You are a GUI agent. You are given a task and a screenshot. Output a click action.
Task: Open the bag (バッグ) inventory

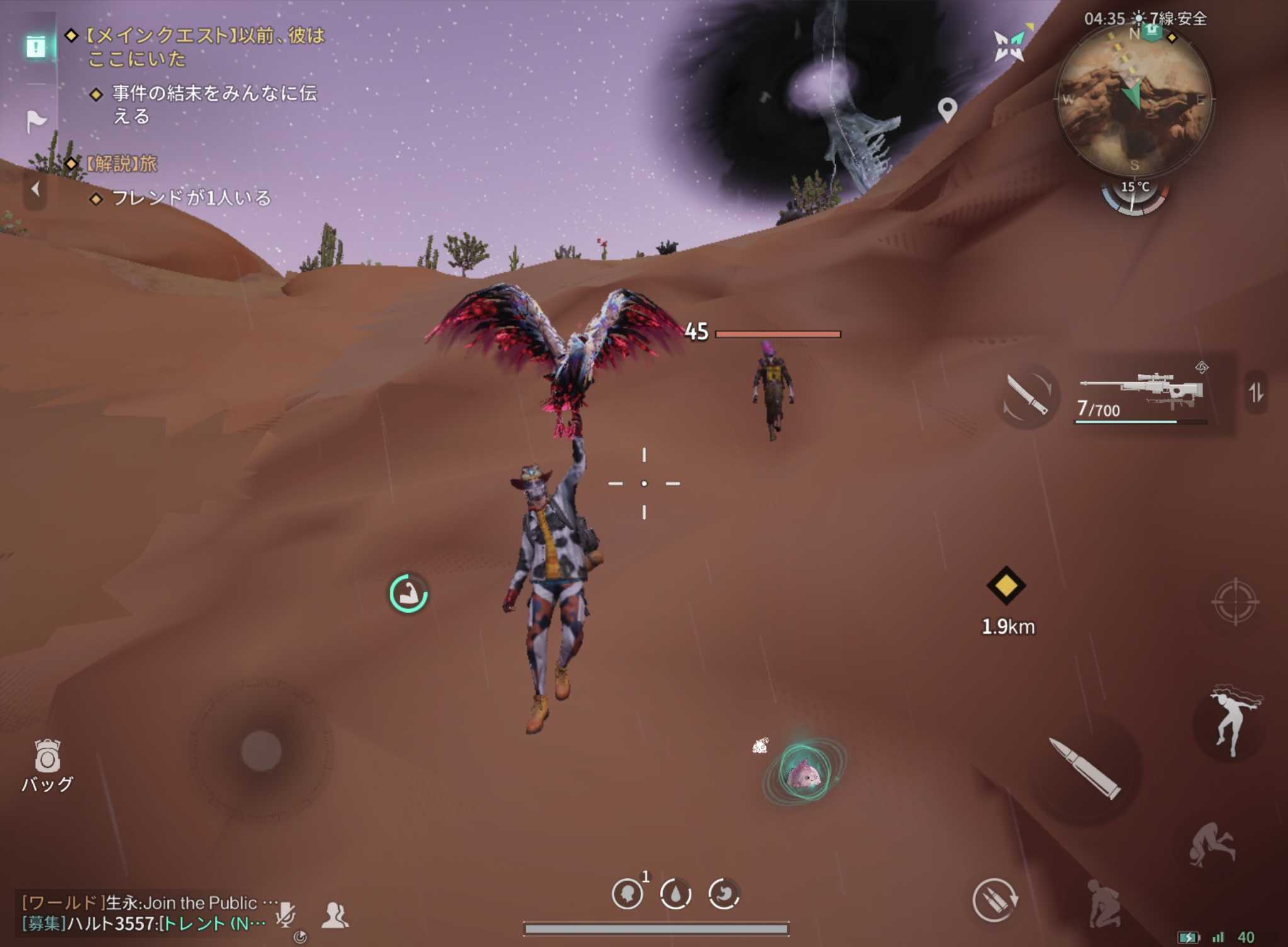(x=47, y=764)
